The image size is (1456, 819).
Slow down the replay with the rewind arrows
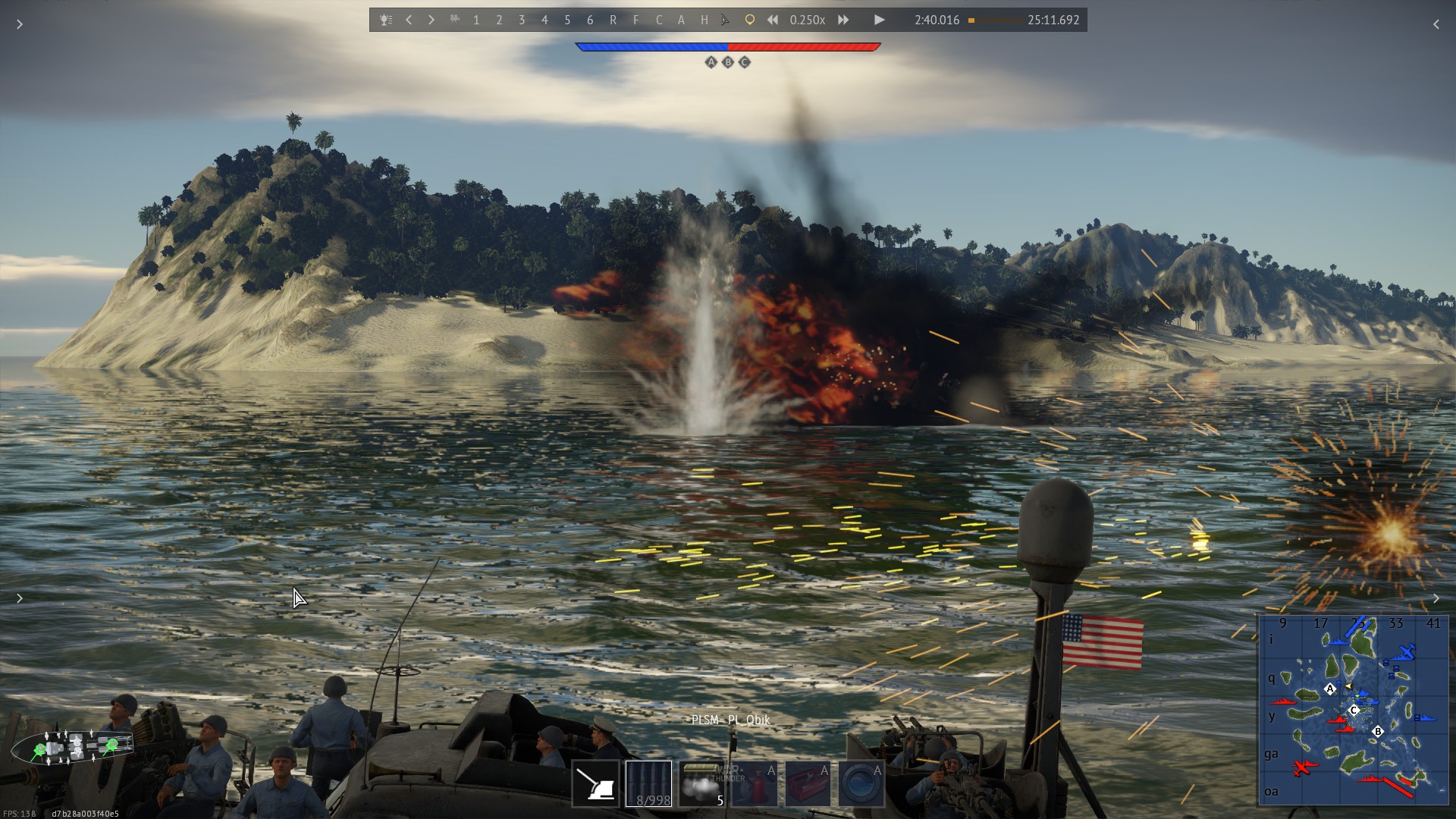(x=772, y=20)
